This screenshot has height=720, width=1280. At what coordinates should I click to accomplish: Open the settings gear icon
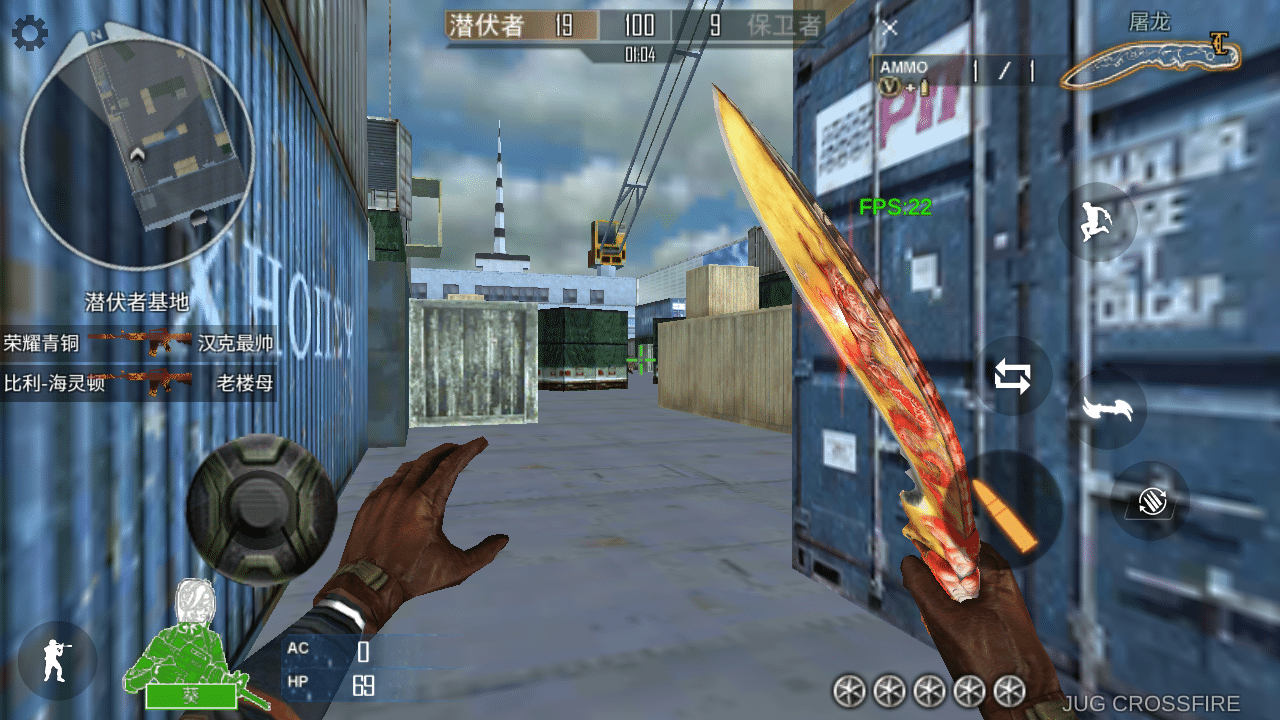coord(30,34)
